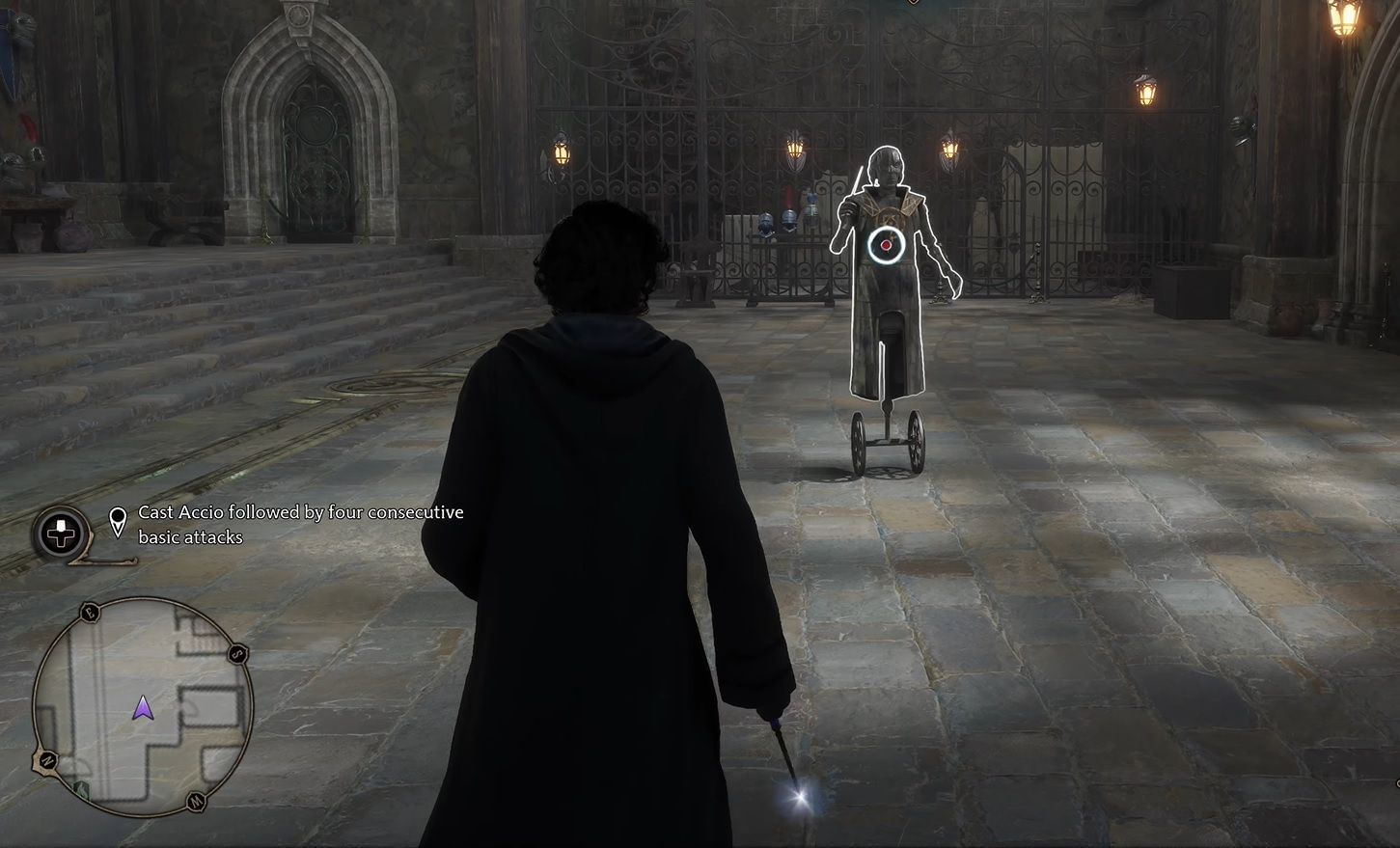
Task: Click the waypoint pin marker icon
Action: tap(117, 521)
